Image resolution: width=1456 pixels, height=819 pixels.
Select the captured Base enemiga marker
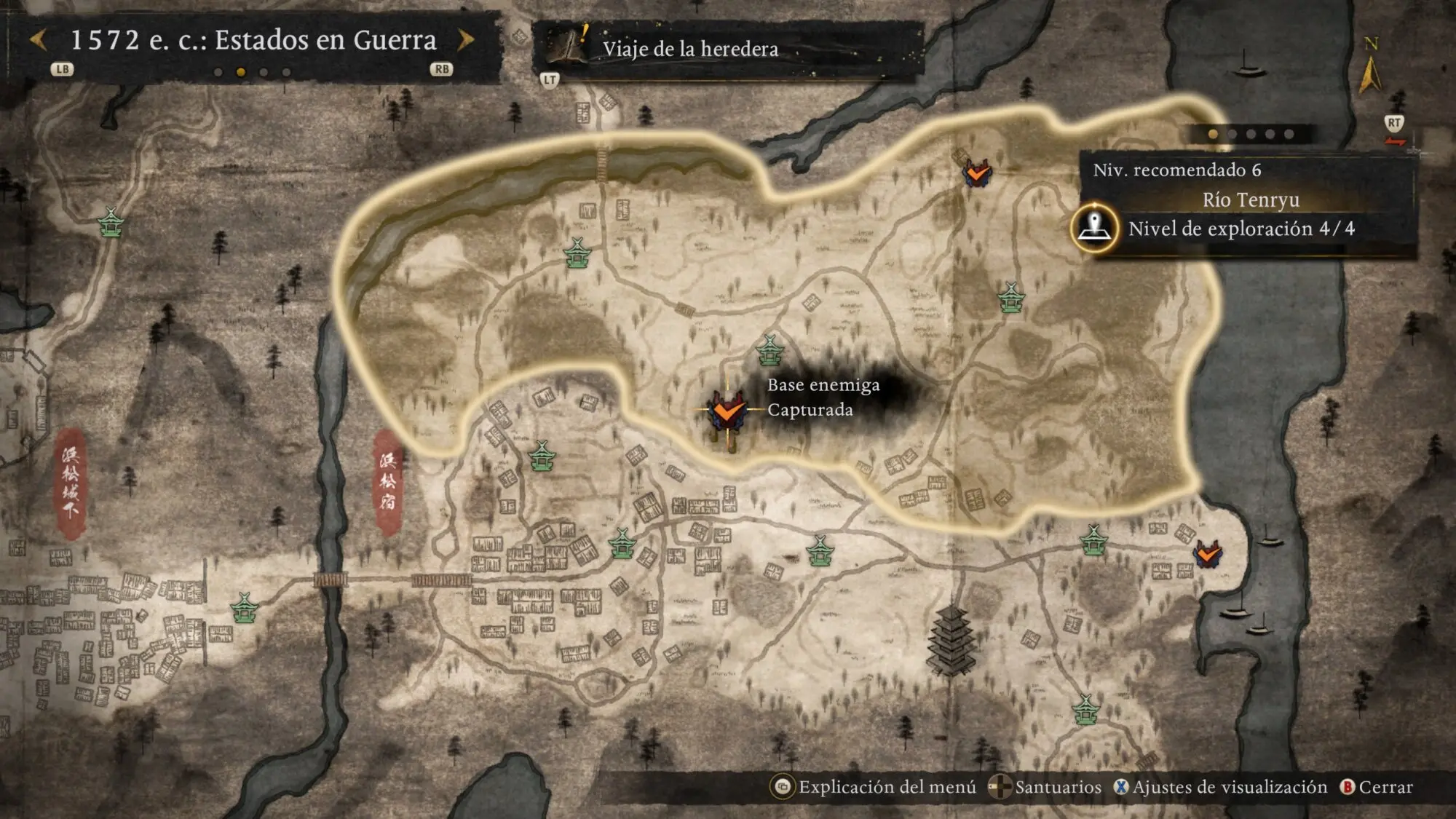tap(727, 411)
